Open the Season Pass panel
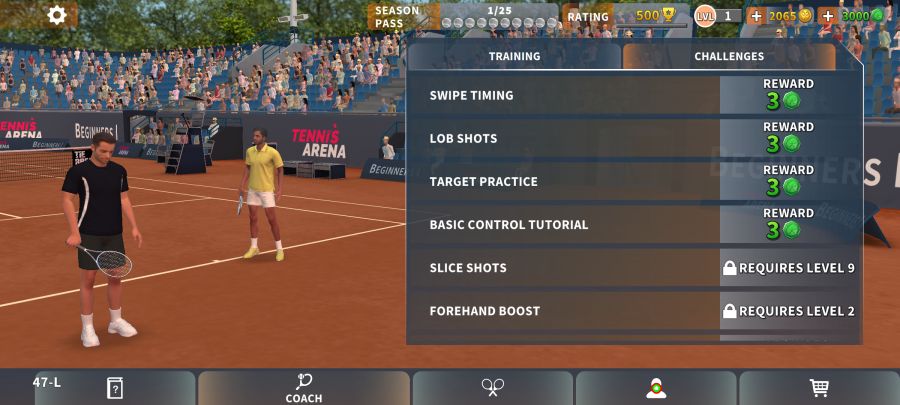900x405 pixels. (x=464, y=16)
